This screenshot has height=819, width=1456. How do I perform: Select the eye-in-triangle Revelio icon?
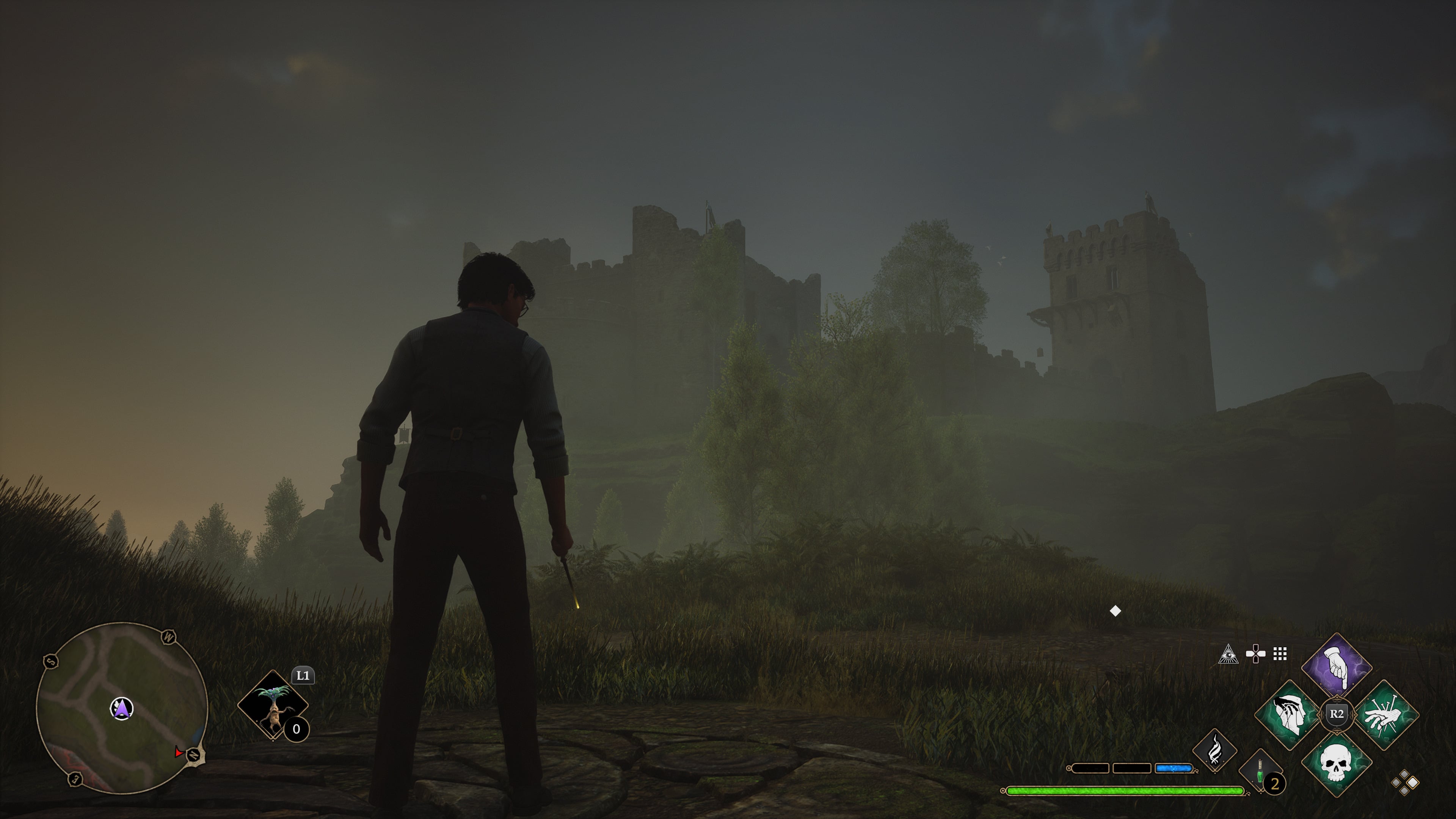click(1228, 654)
